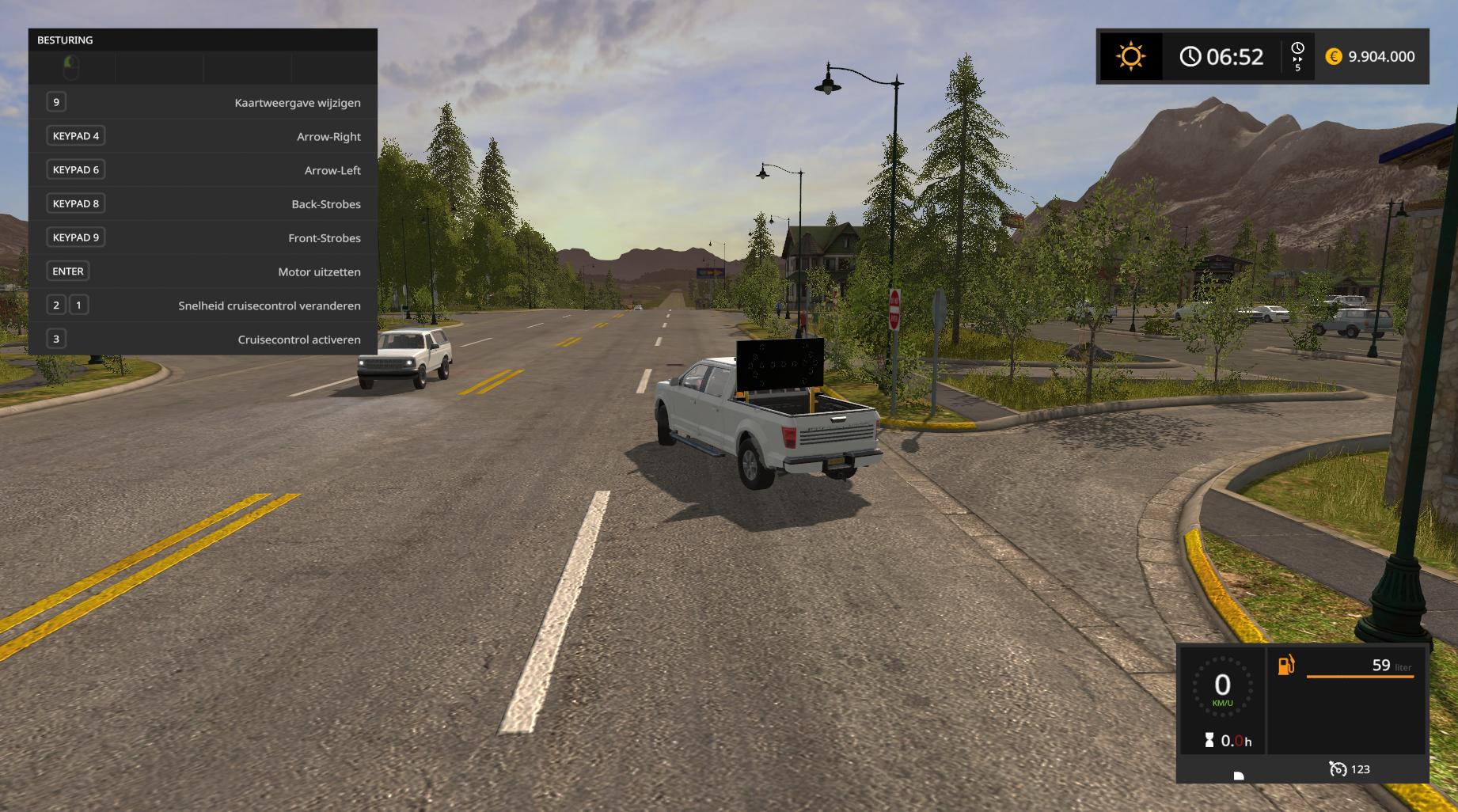The image size is (1458, 812).
Task: Select the fuel pump icon
Action: pos(1286,665)
